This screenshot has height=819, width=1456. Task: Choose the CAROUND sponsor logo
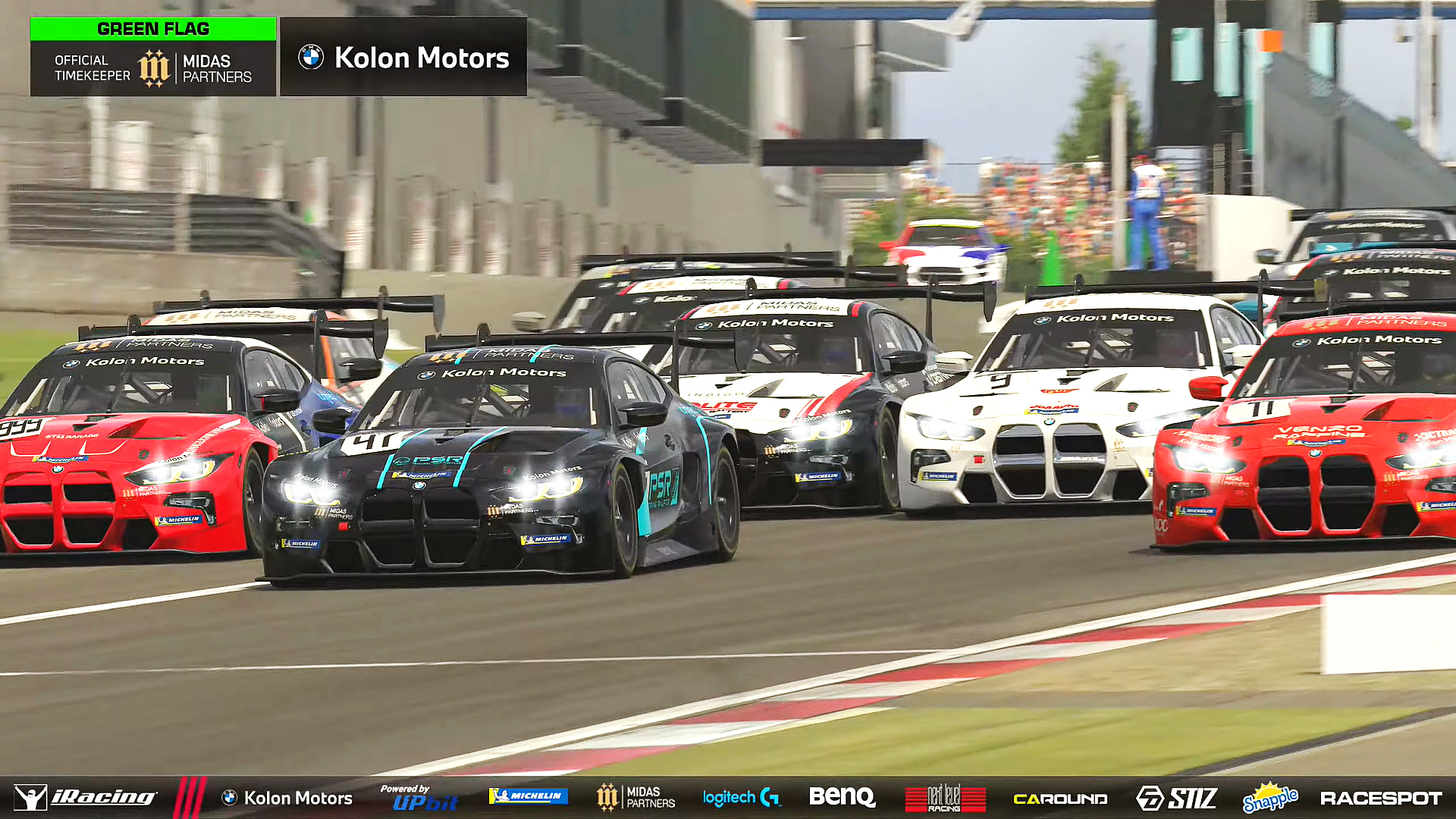tap(1060, 799)
